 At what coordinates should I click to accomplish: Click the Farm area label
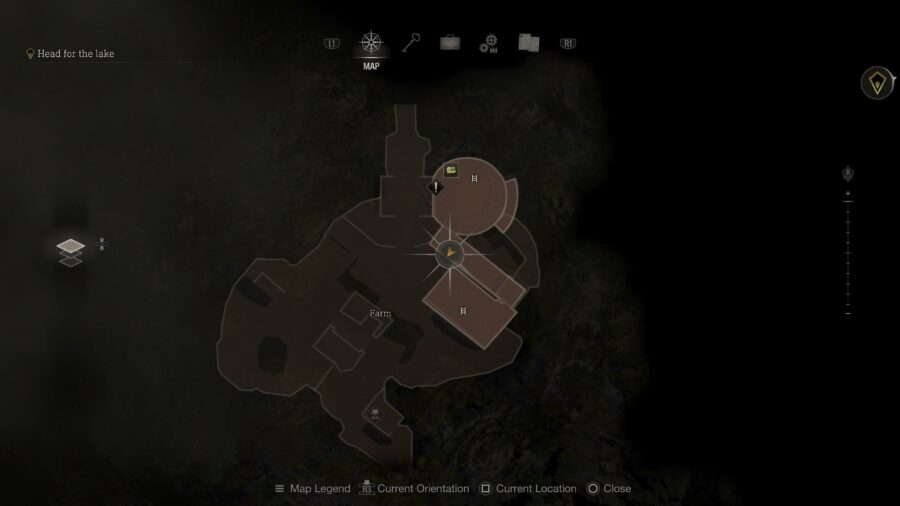[x=380, y=314]
